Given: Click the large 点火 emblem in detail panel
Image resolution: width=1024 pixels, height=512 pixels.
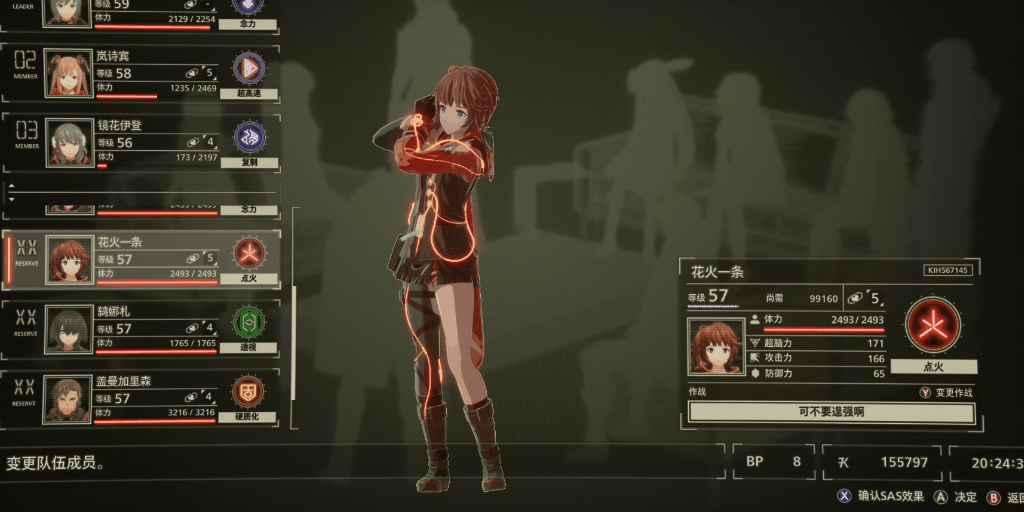Looking at the screenshot, I should click(x=932, y=326).
